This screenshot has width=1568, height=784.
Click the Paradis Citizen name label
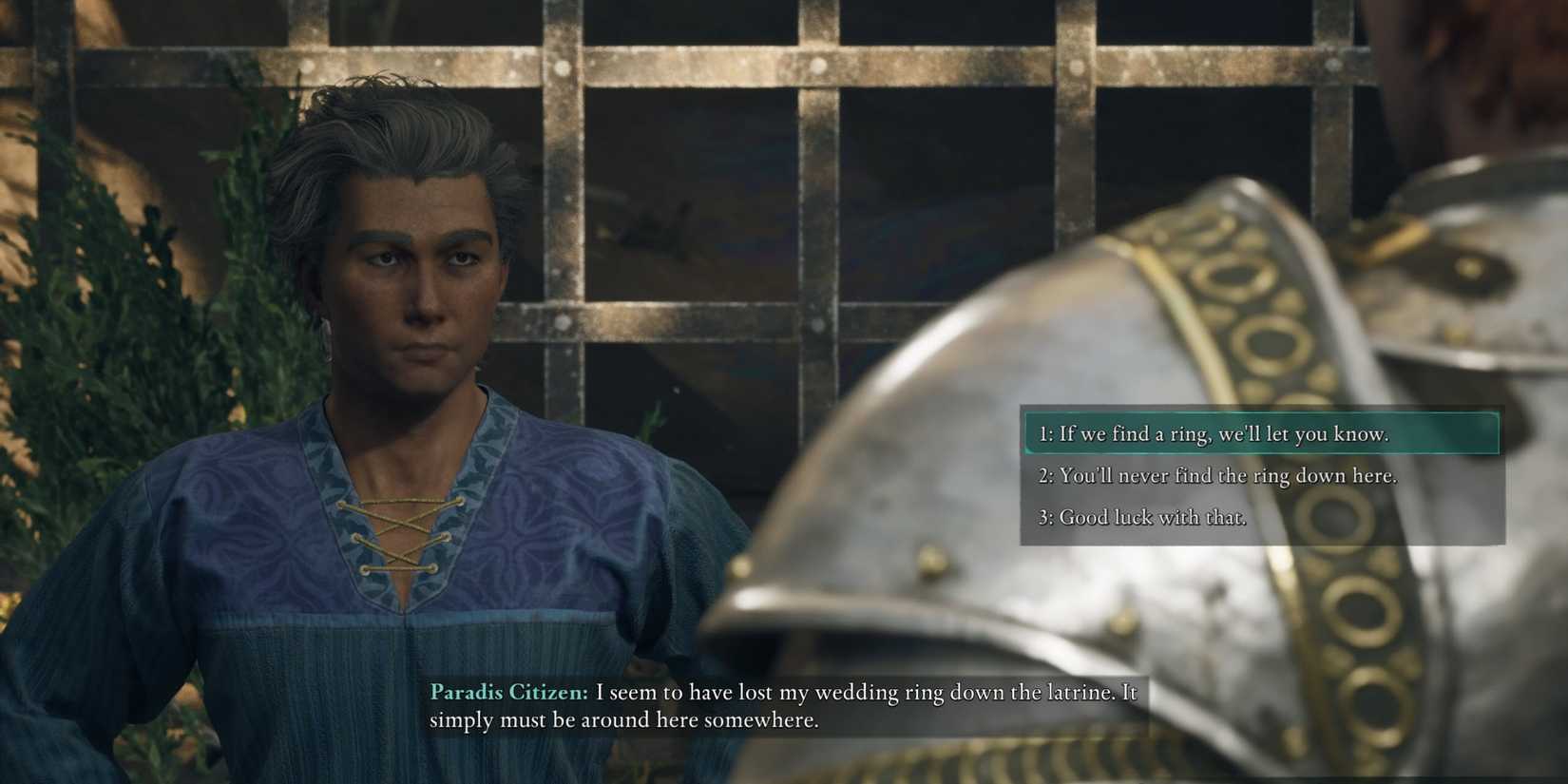coord(507,693)
